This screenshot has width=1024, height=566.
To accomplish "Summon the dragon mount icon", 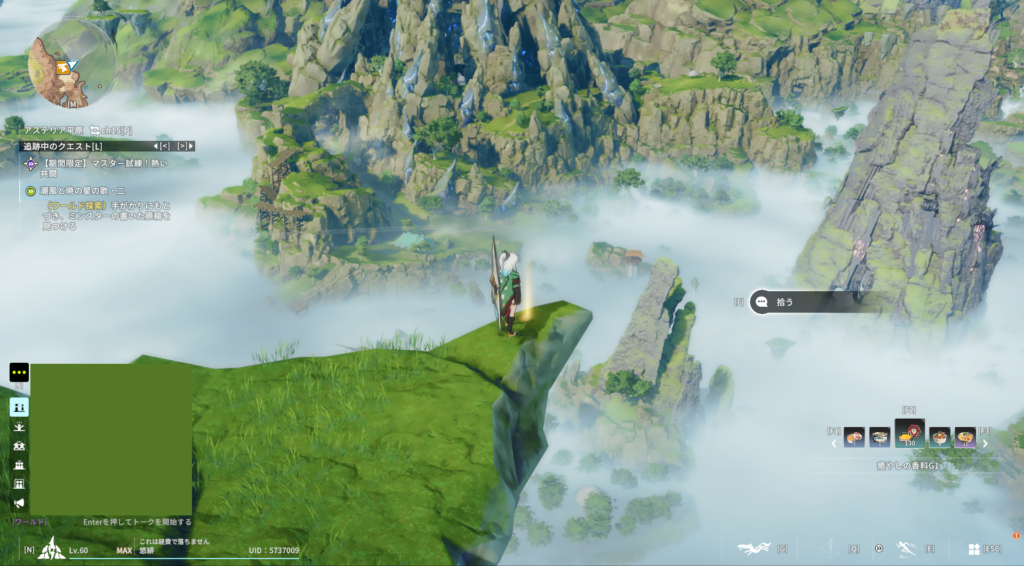I will [752, 548].
